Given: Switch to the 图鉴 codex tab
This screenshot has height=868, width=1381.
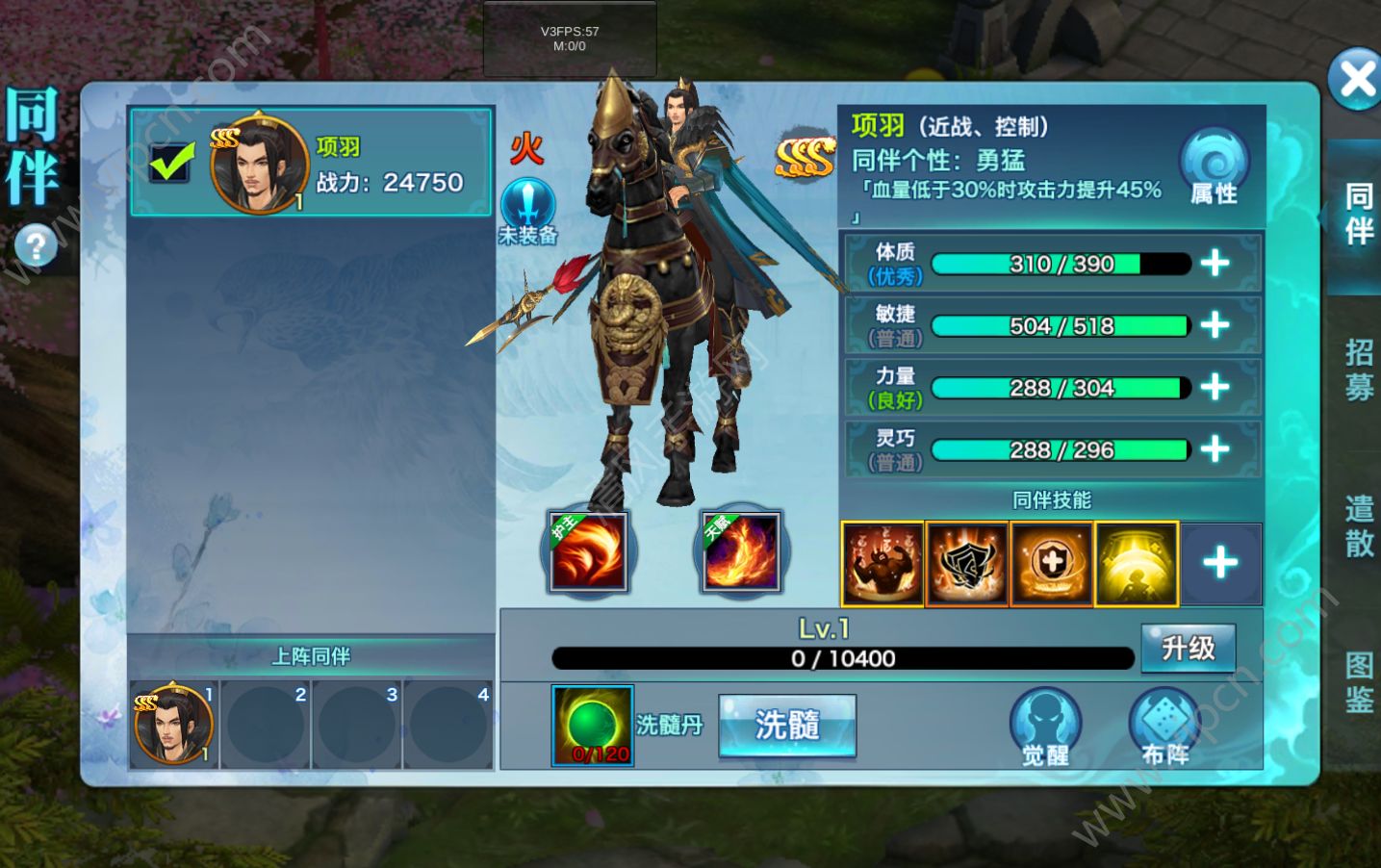Looking at the screenshot, I should tap(1358, 682).
